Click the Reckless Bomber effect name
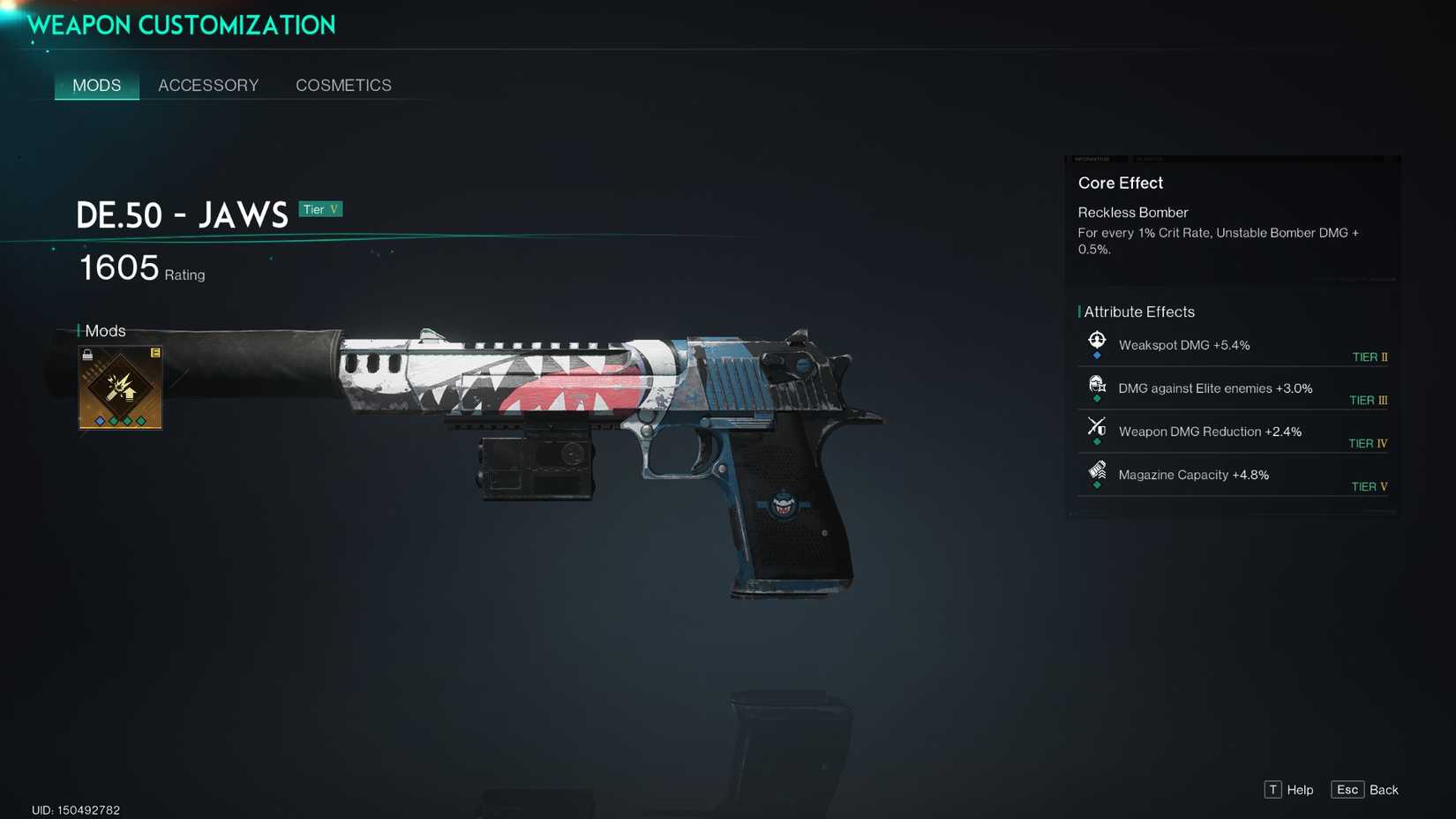 1133,213
